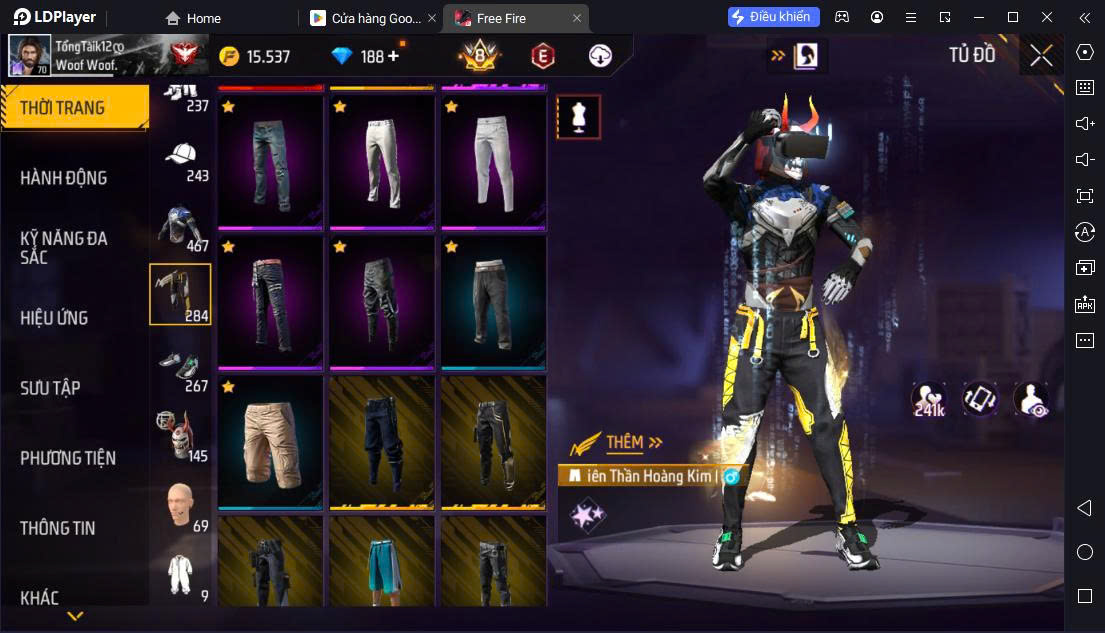Select the bald head category icon
This screenshot has height=633, width=1105.
tap(181, 506)
